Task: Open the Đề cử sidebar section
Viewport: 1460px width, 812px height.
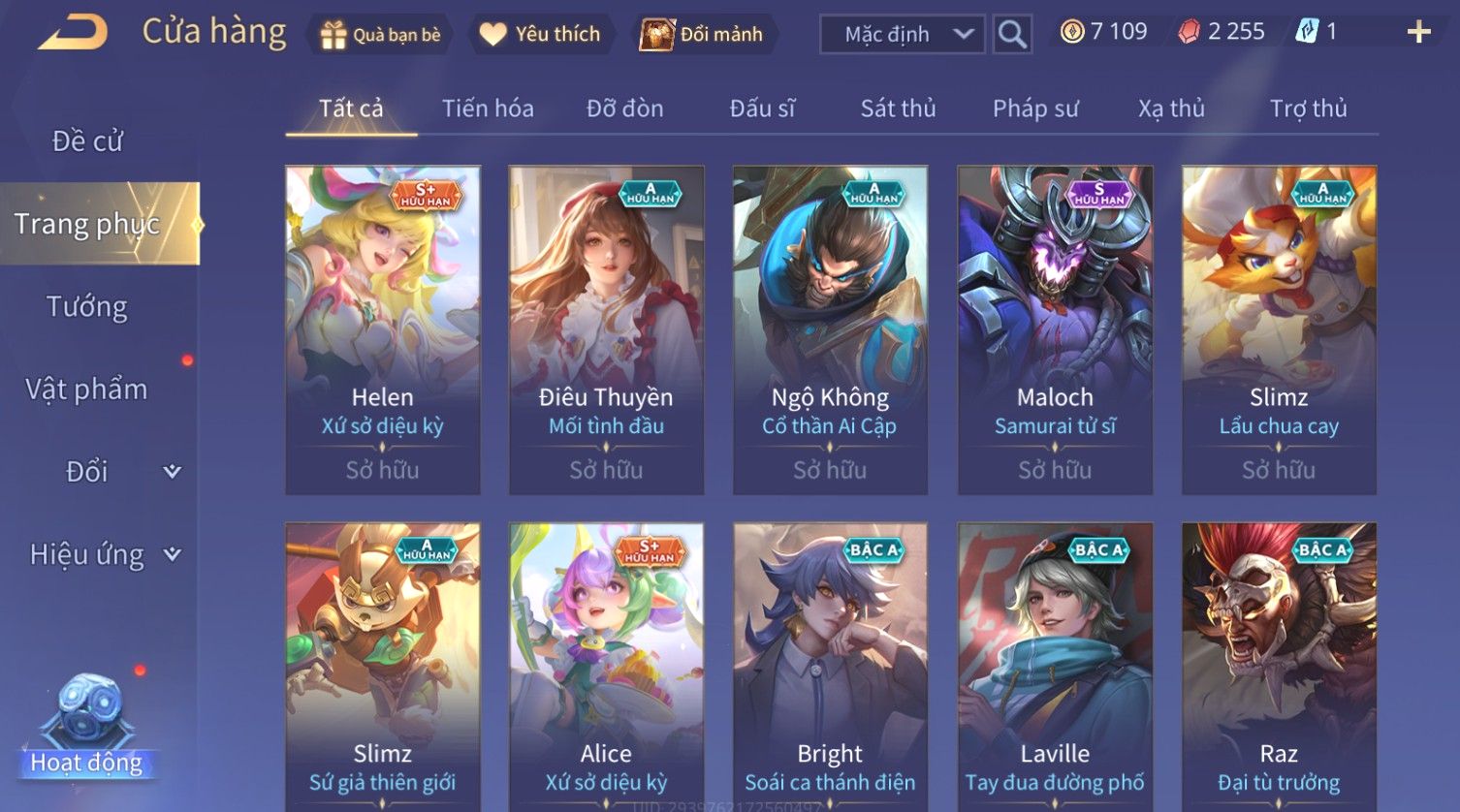Action: click(x=87, y=141)
